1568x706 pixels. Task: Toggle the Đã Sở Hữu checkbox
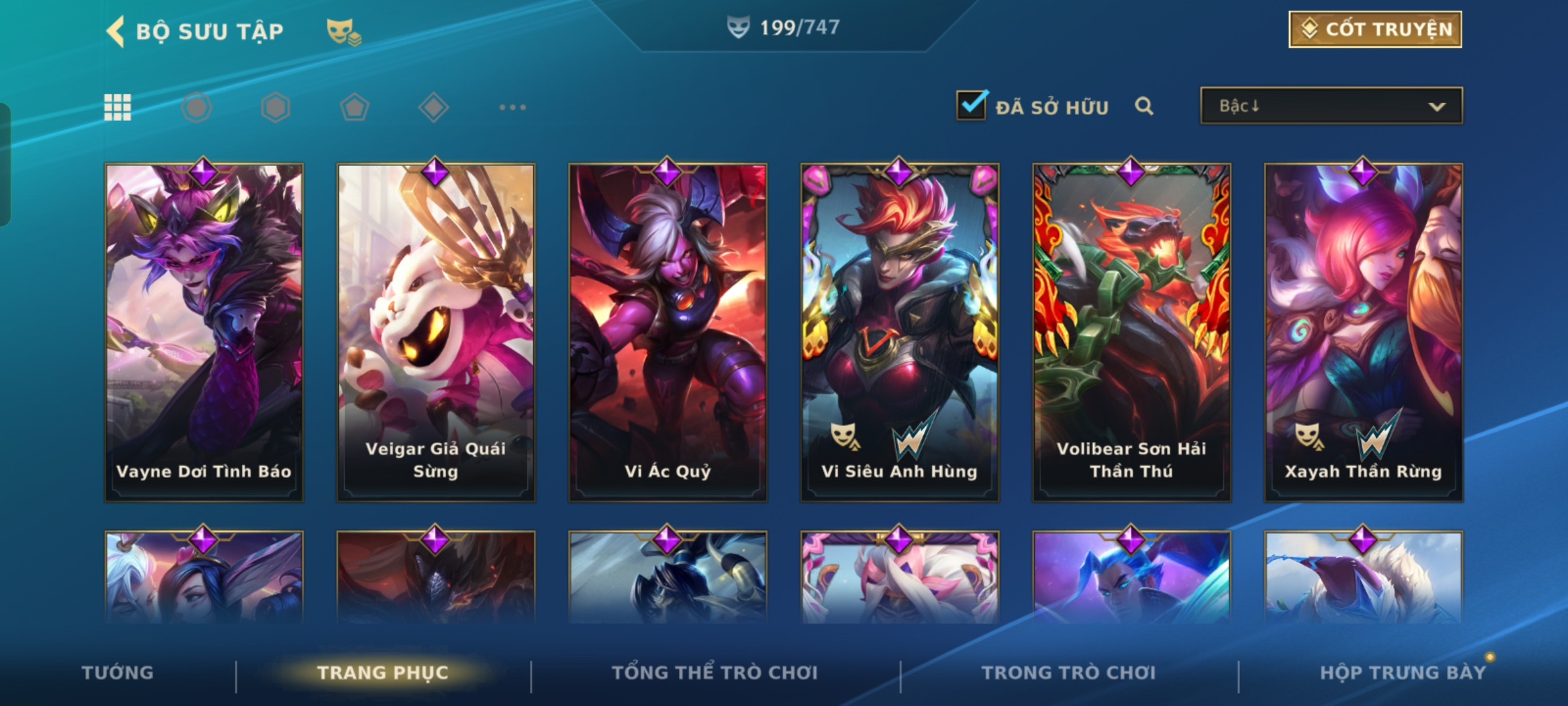click(x=971, y=106)
